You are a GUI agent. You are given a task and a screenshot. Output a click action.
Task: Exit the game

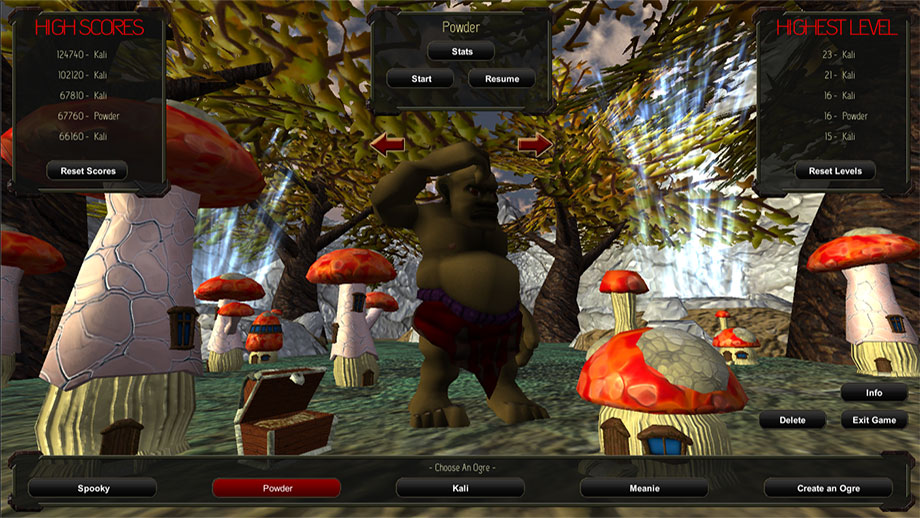pos(874,420)
